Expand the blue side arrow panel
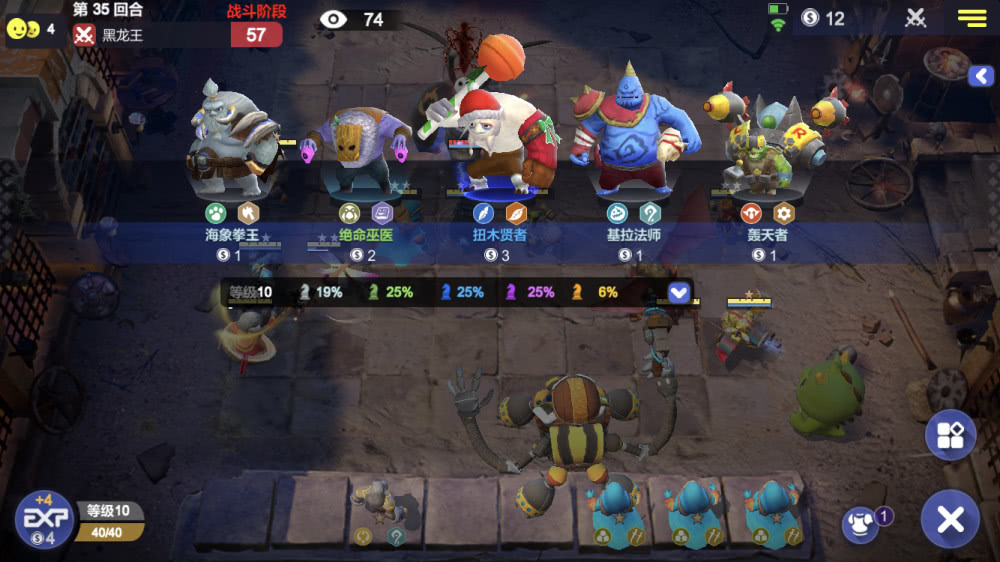1000x562 pixels. coord(980,76)
